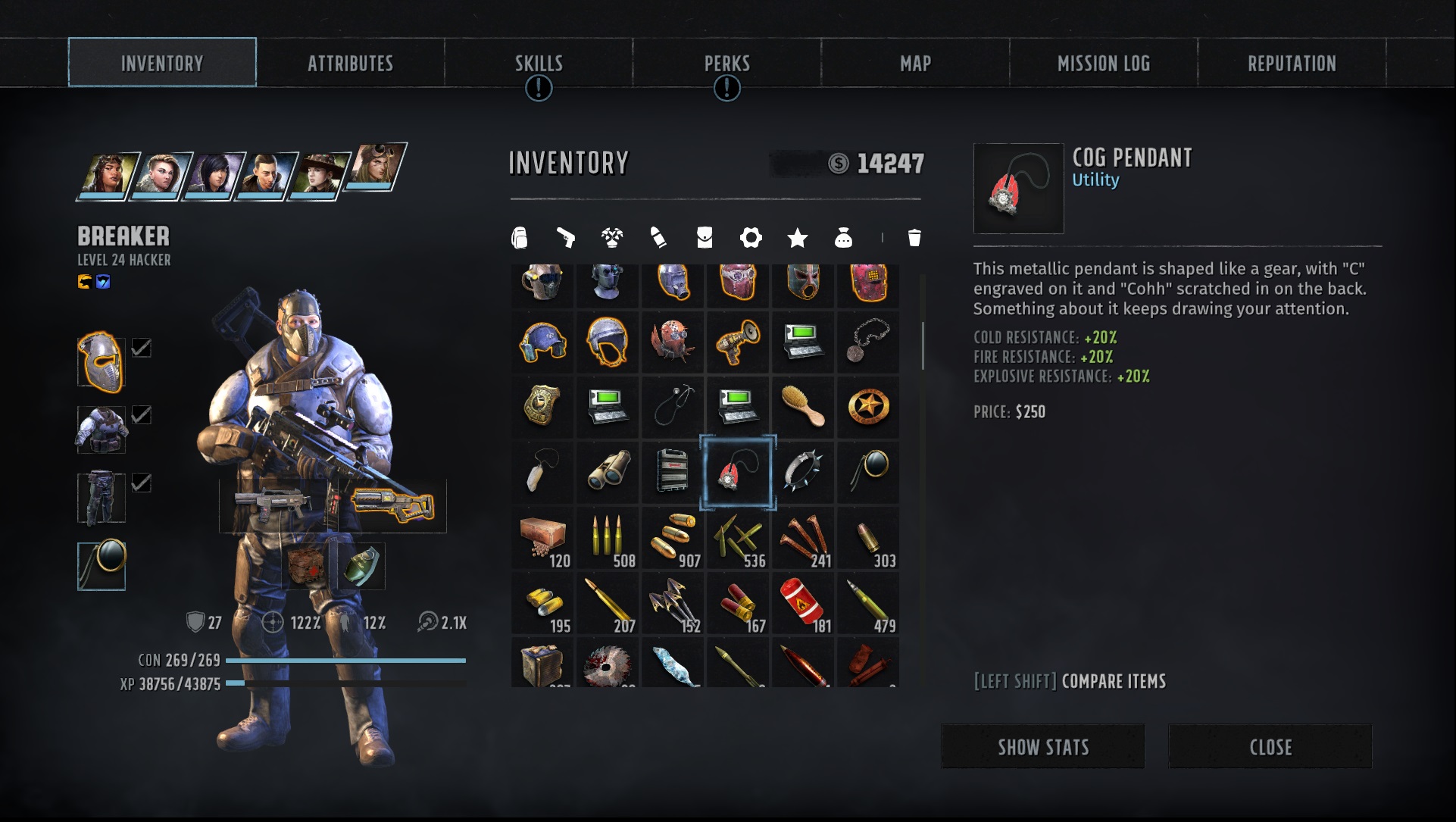Select the stethoscope inventory slot
This screenshot has height=822, width=1456.
click(673, 406)
